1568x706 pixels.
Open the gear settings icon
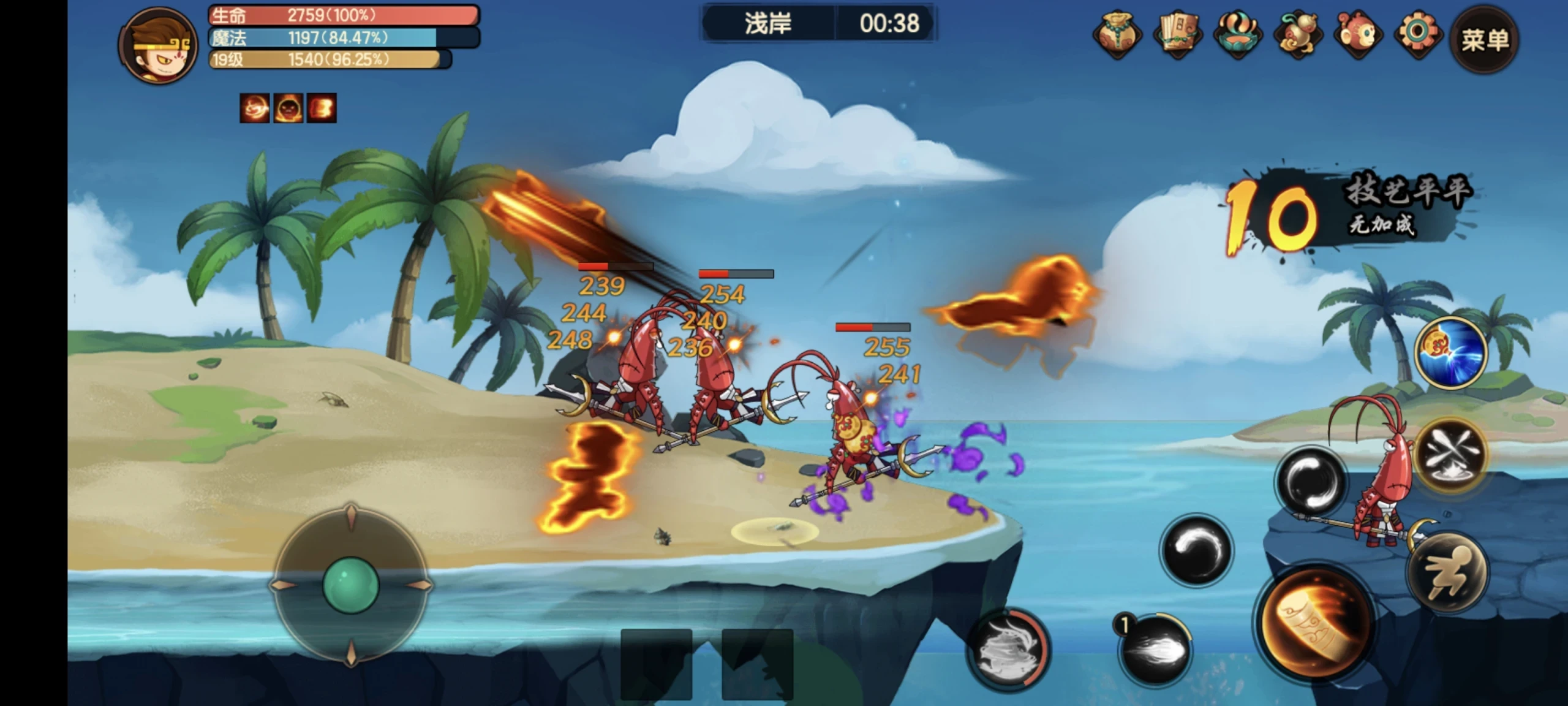[1417, 34]
